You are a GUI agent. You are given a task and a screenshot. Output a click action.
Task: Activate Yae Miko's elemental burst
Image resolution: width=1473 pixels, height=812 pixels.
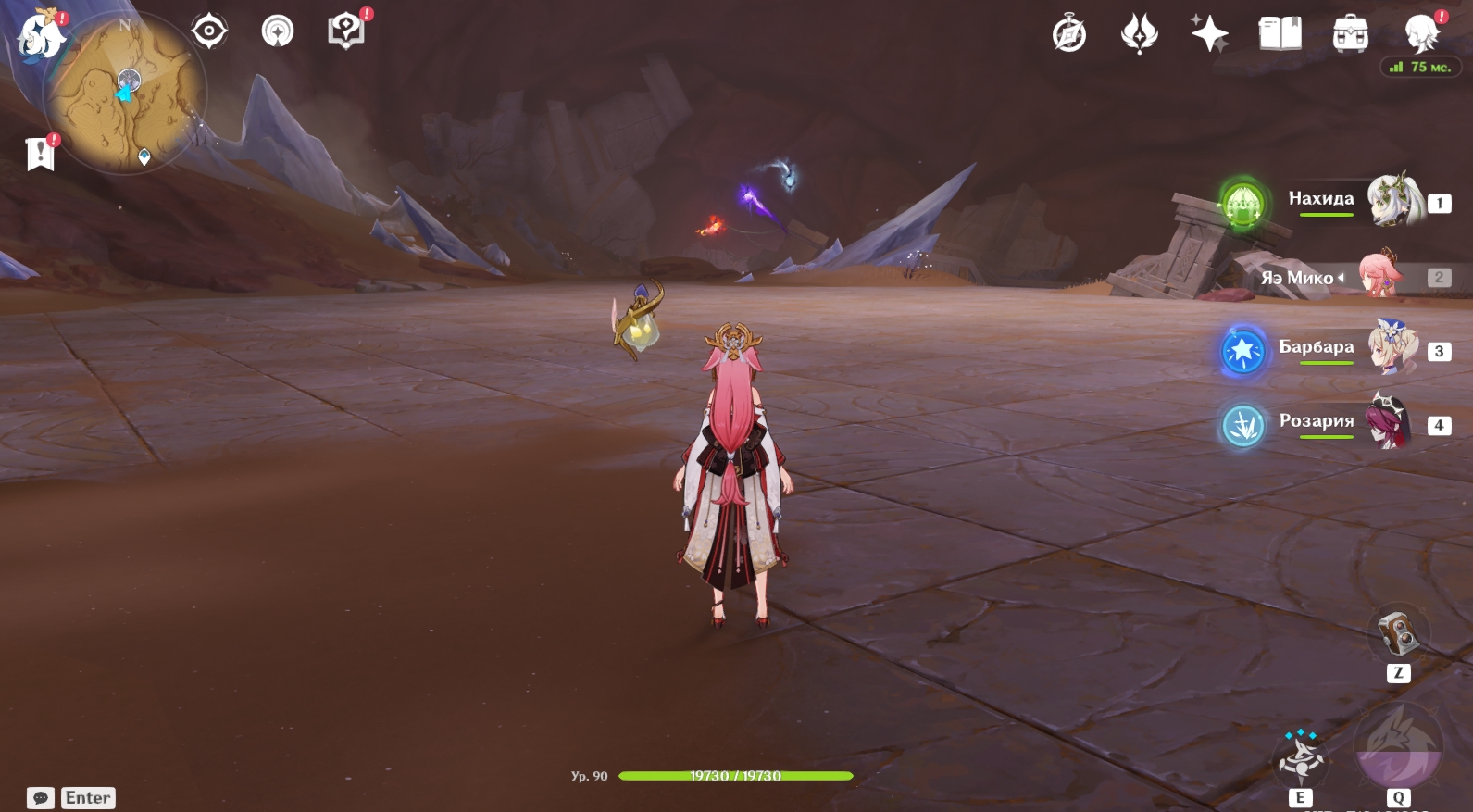pyautogui.click(x=1398, y=748)
